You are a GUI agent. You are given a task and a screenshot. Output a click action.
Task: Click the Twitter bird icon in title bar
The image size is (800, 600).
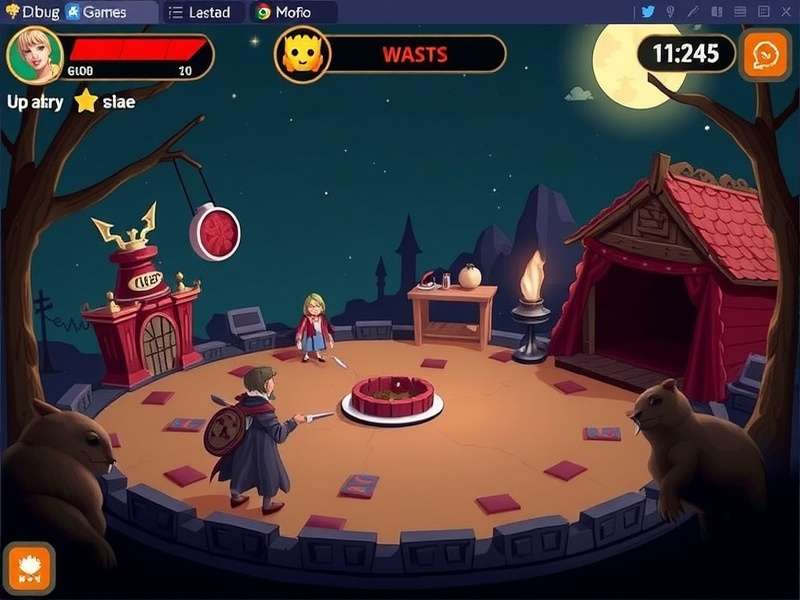click(x=647, y=11)
